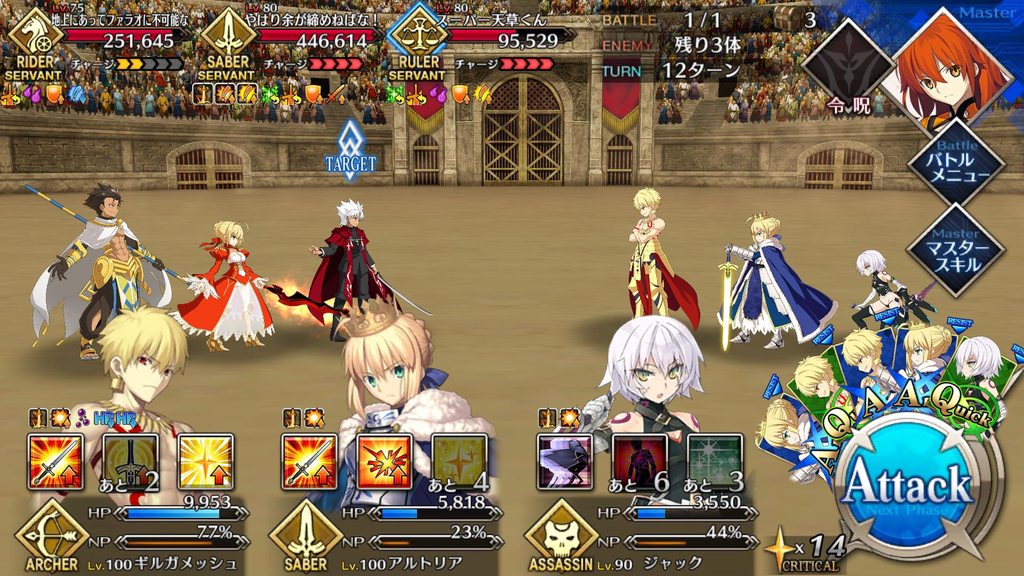Use Artoria's explosion burst skill

click(x=384, y=461)
